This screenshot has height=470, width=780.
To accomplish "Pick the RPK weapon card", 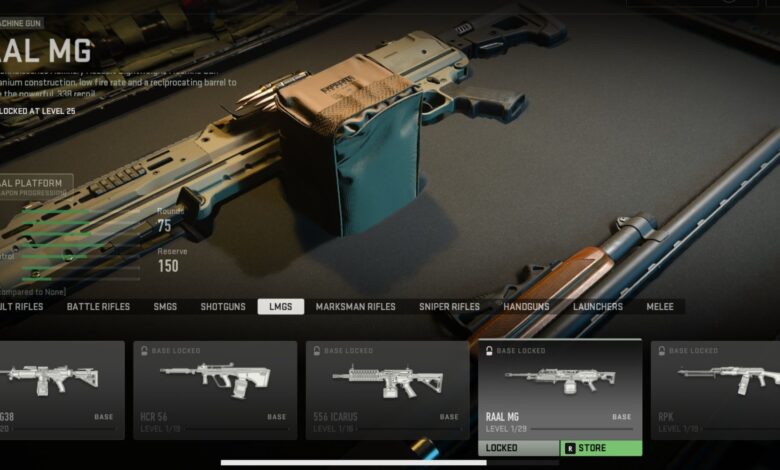I will (x=715, y=390).
